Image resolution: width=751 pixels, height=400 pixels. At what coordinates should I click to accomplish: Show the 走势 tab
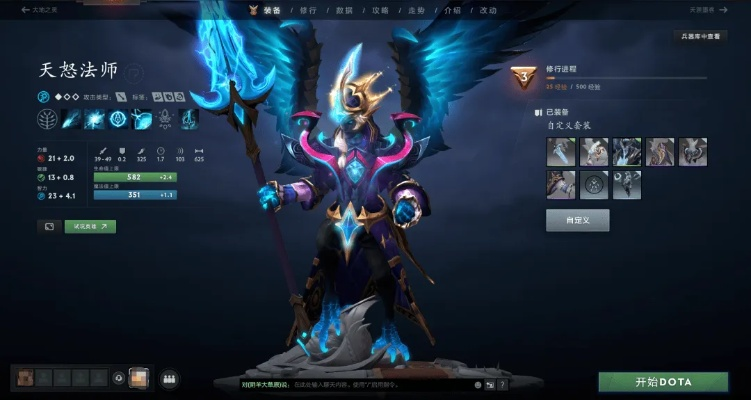(x=415, y=10)
